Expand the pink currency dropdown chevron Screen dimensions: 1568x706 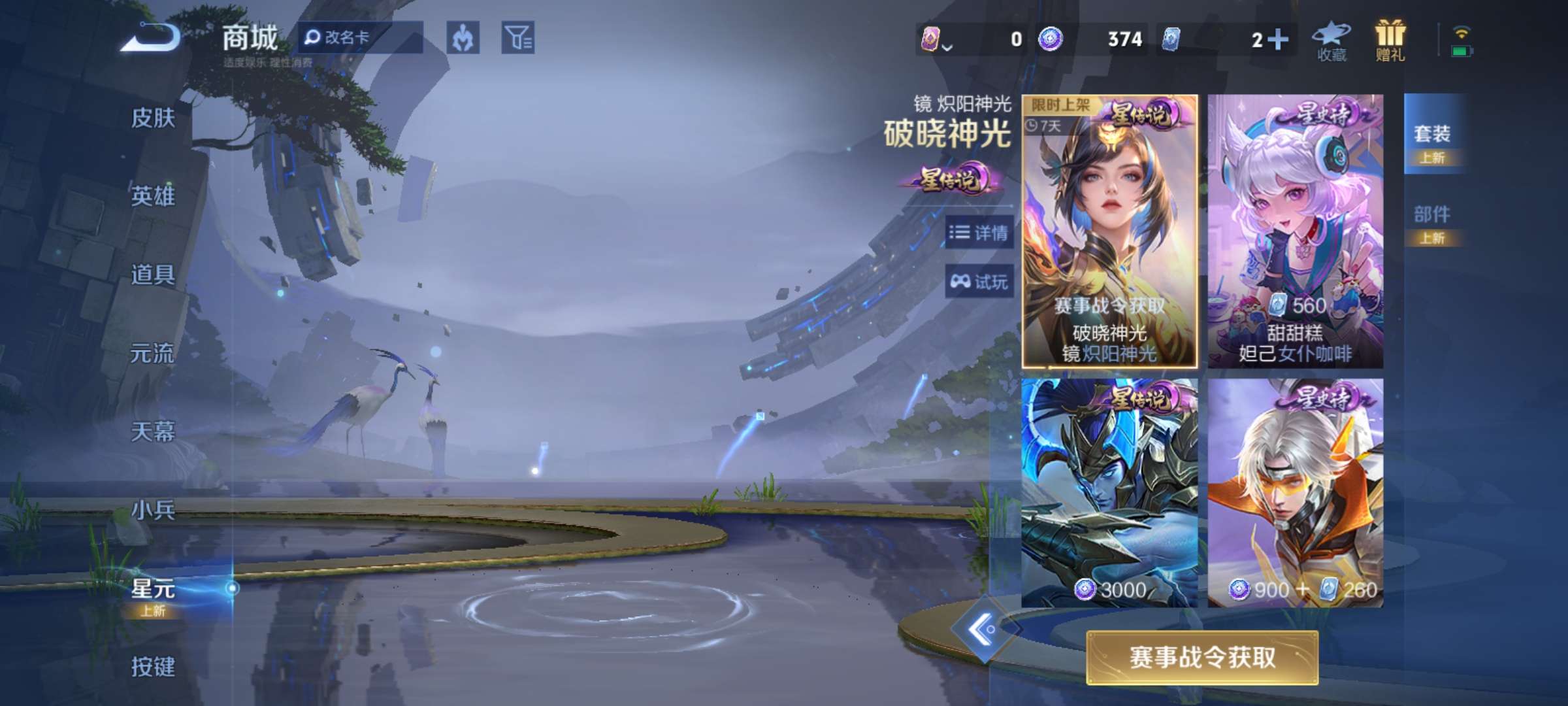pos(949,47)
